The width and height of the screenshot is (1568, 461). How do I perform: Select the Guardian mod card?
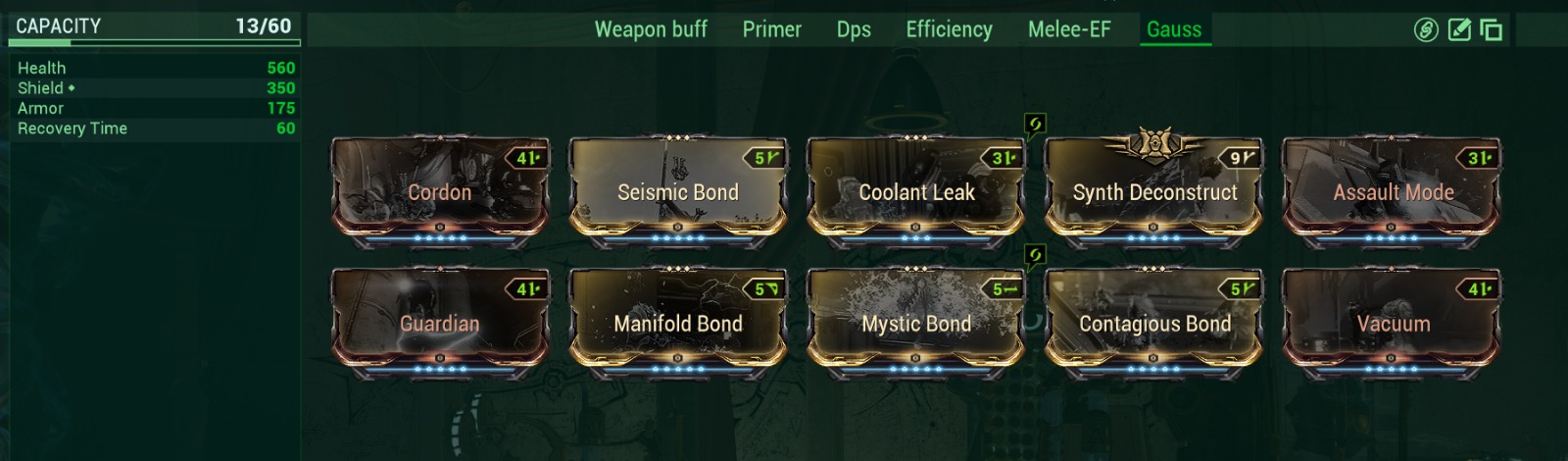coord(440,323)
